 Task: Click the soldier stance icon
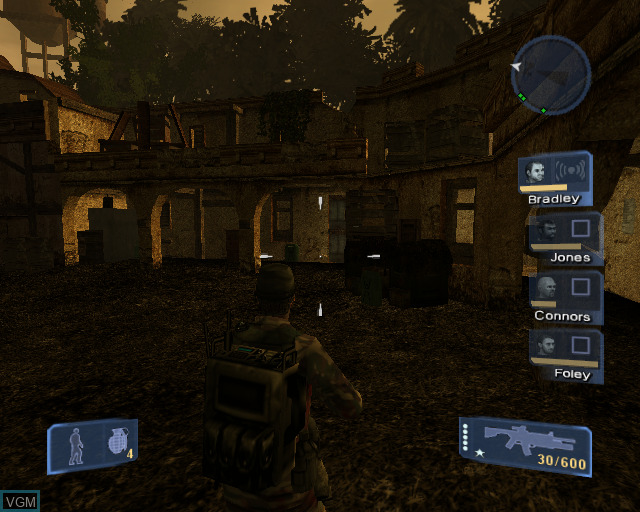point(76,444)
